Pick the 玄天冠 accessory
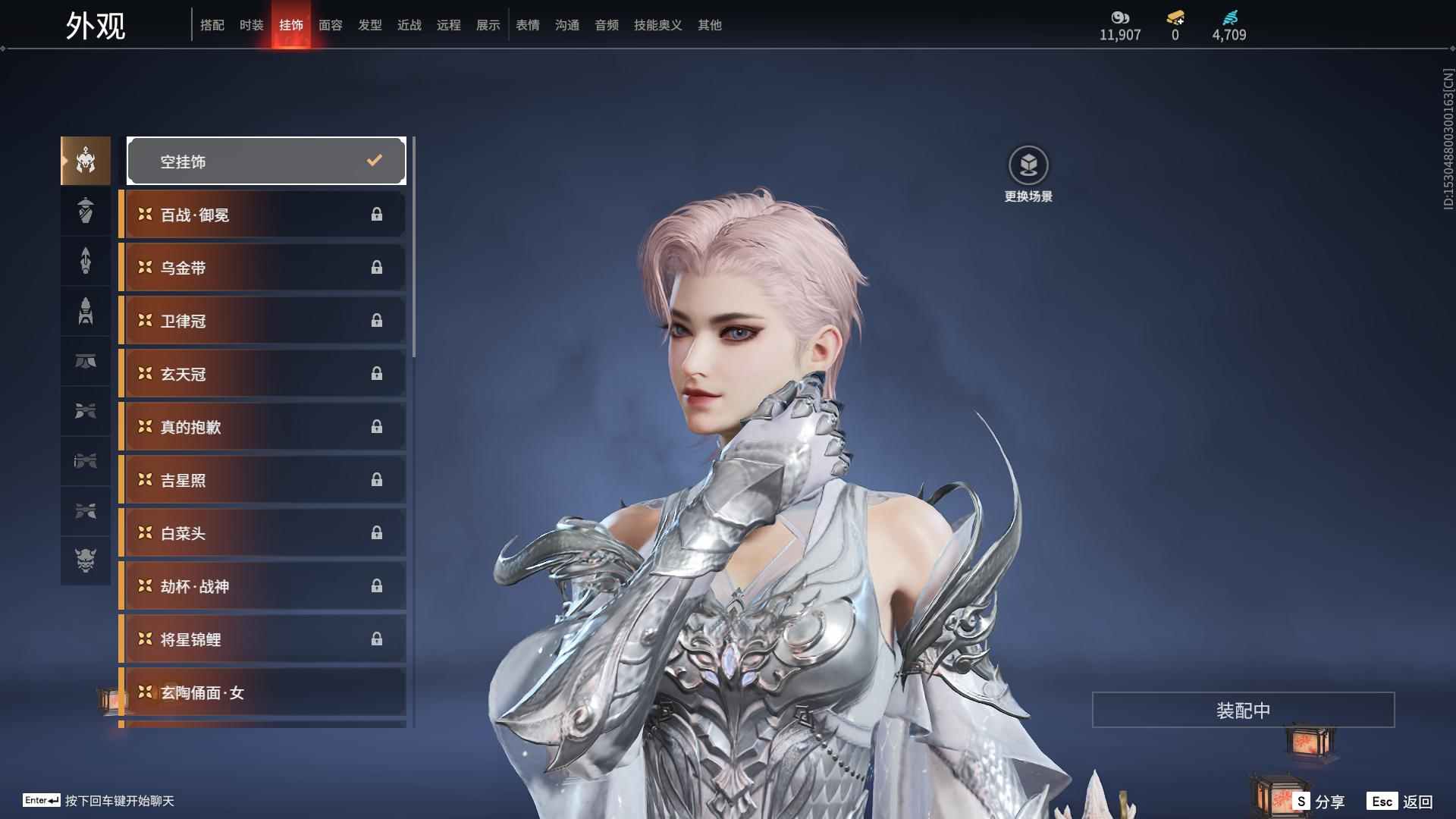 click(x=263, y=374)
